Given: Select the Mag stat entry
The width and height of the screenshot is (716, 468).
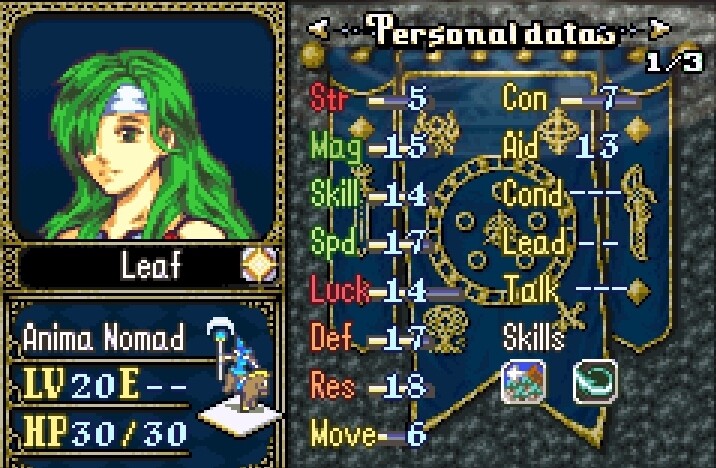Looking at the screenshot, I should click(368, 146).
